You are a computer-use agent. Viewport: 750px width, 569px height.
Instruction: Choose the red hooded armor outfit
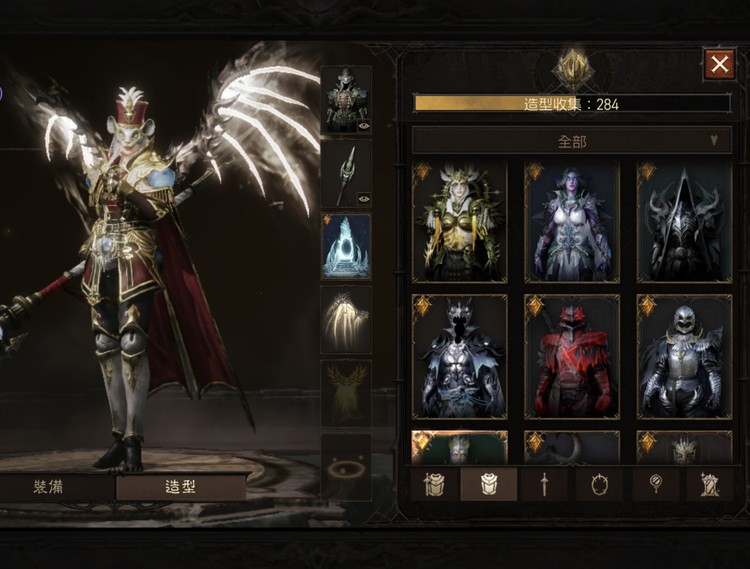572,356
